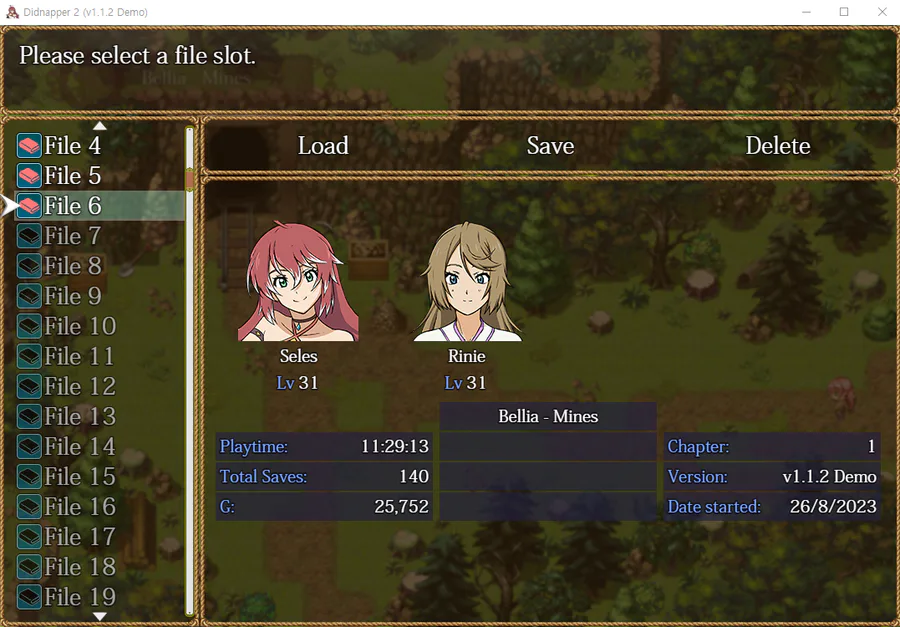
Task: Click the file list's up arrow
Action: [x=99, y=126]
